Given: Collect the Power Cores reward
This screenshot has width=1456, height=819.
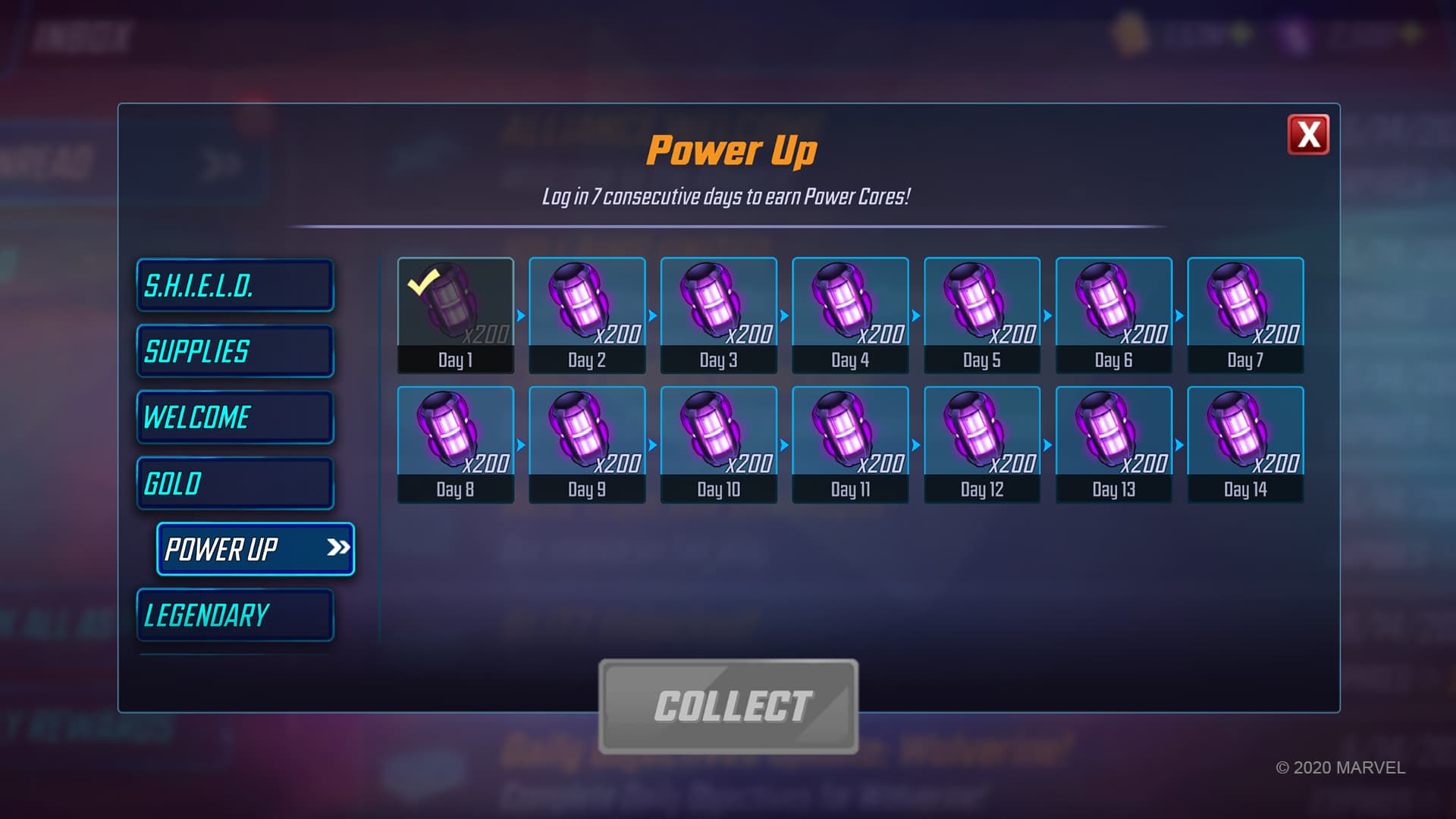Looking at the screenshot, I should click(x=728, y=706).
